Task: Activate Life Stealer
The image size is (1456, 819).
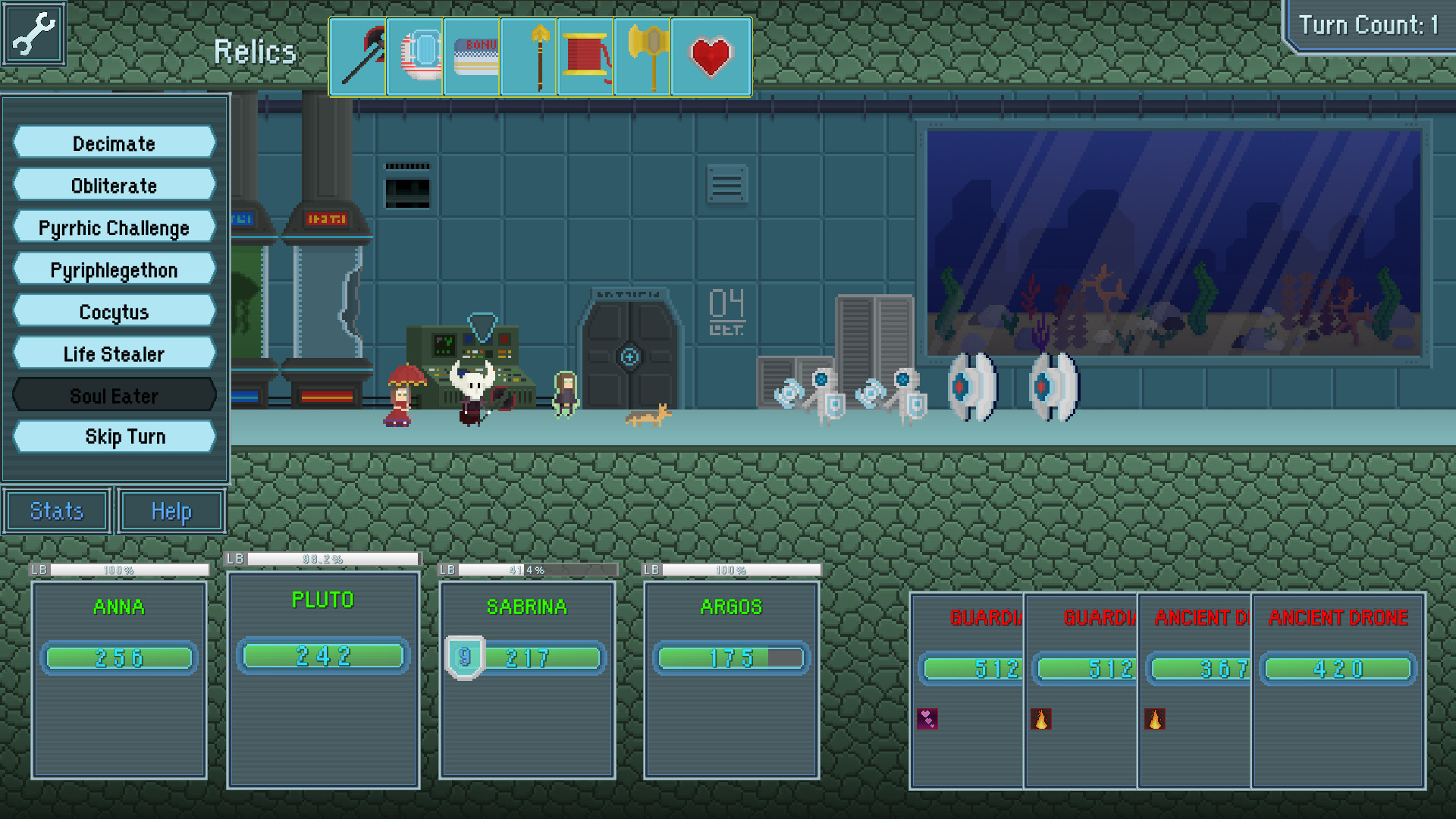Action: (114, 353)
